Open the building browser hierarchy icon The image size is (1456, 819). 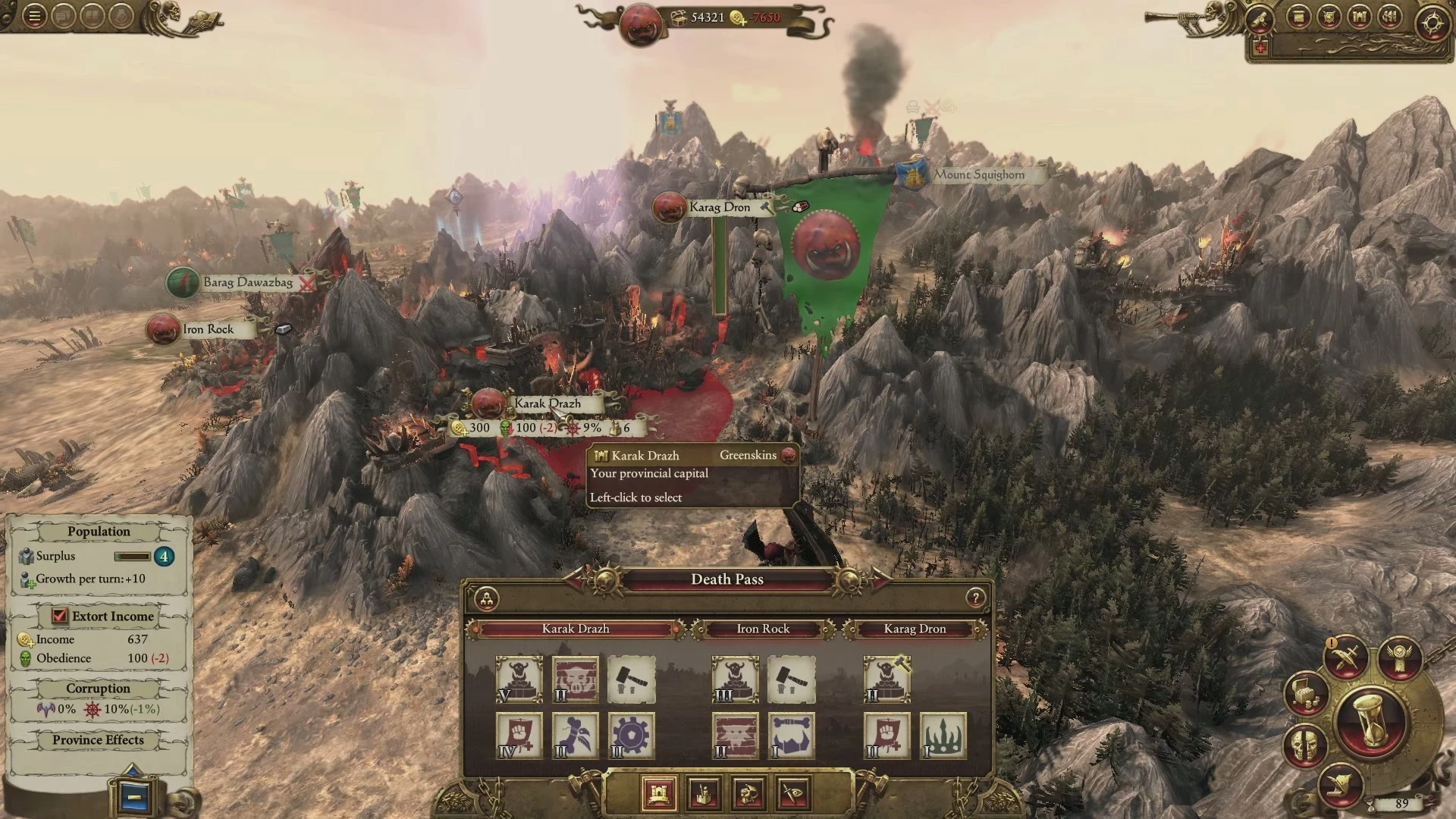tap(487, 599)
